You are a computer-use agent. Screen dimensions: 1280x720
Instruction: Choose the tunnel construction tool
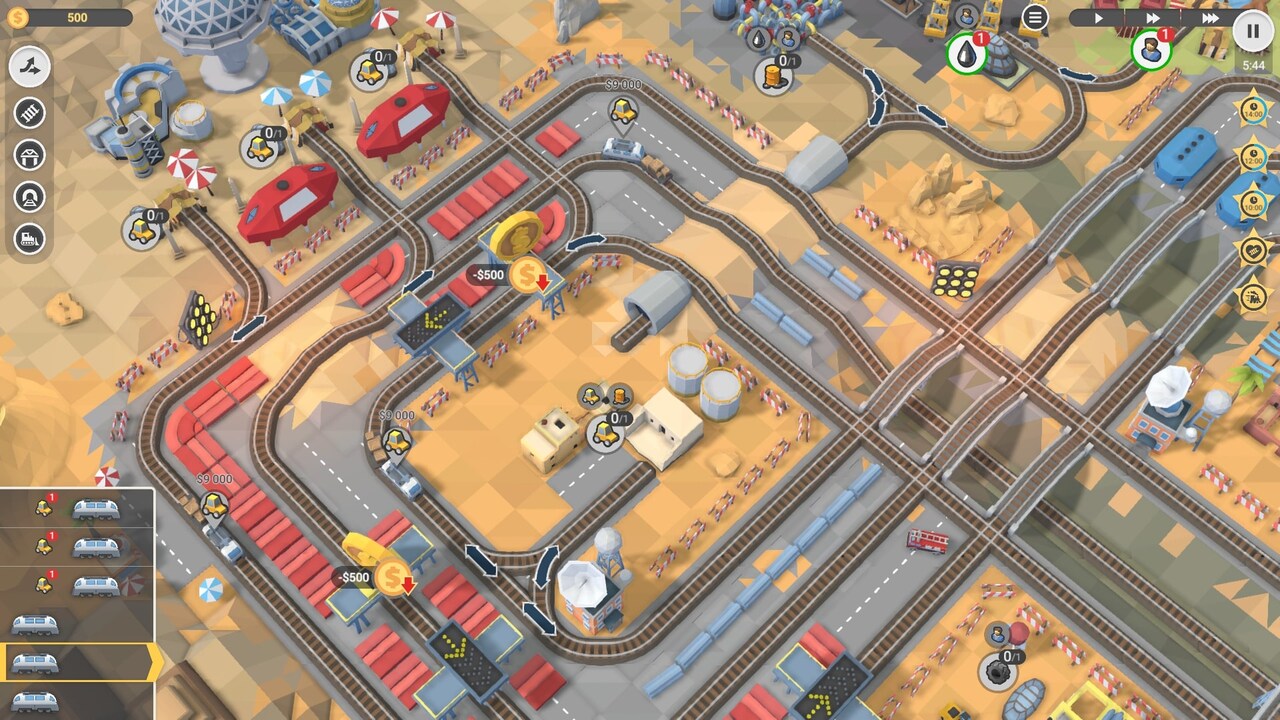click(30, 196)
